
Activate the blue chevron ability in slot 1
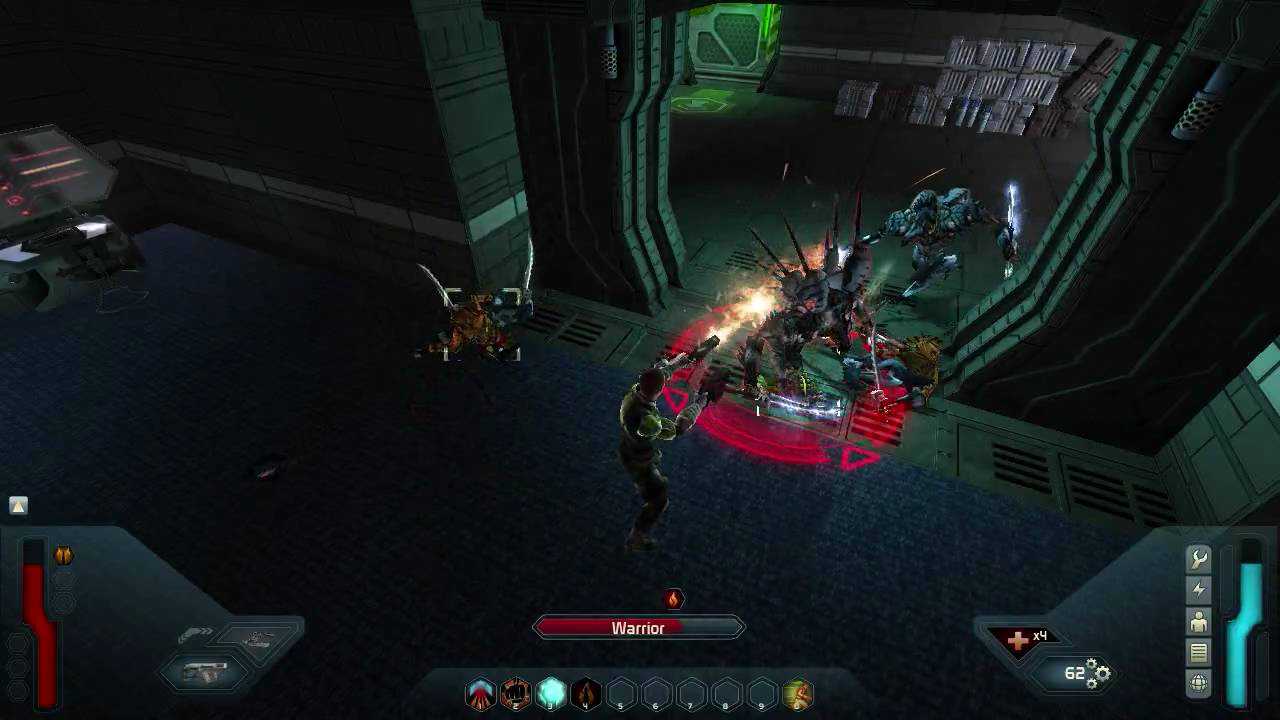point(481,693)
